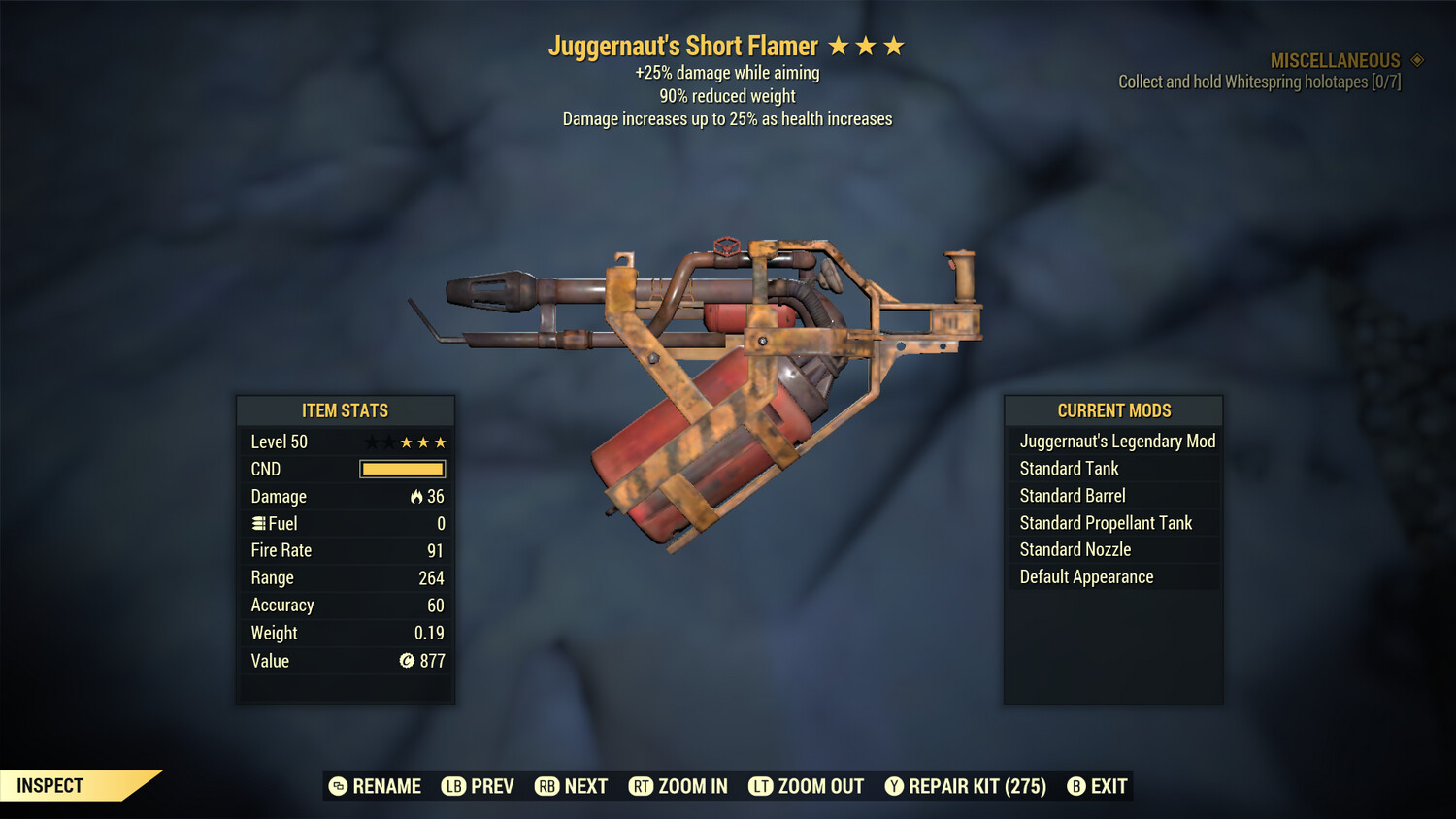Click the Whitespring holotapes quest text

point(1258,82)
